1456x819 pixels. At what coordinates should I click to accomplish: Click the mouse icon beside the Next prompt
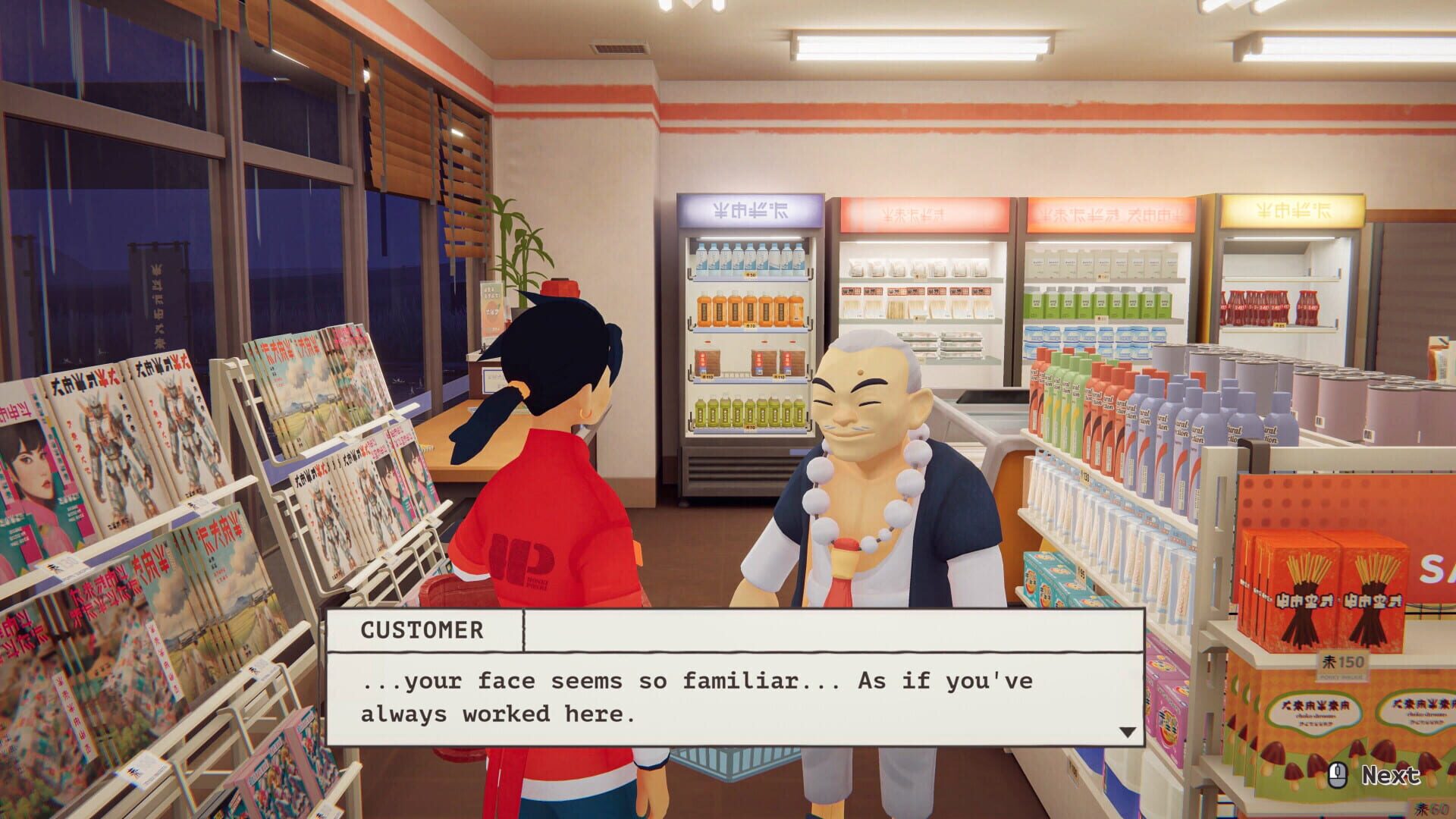tap(1338, 777)
